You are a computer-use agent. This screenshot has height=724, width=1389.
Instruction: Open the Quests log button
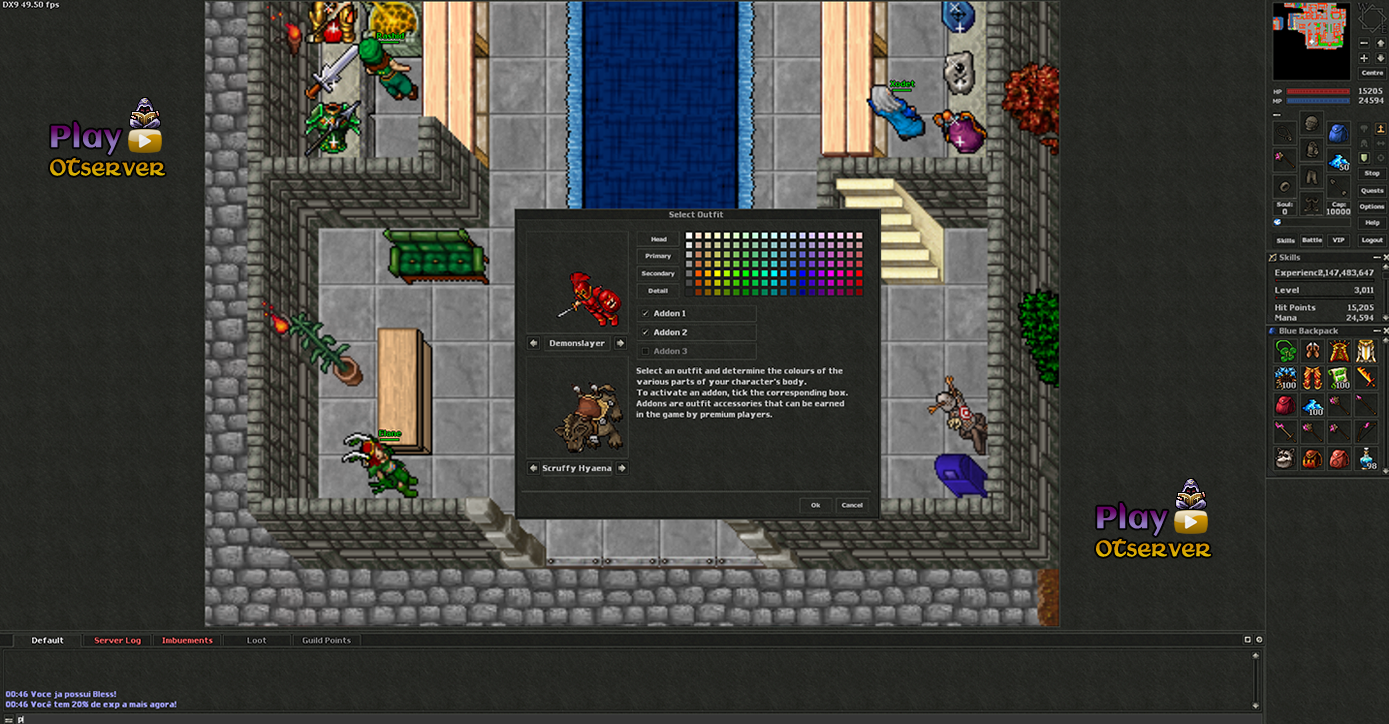pyautogui.click(x=1372, y=190)
